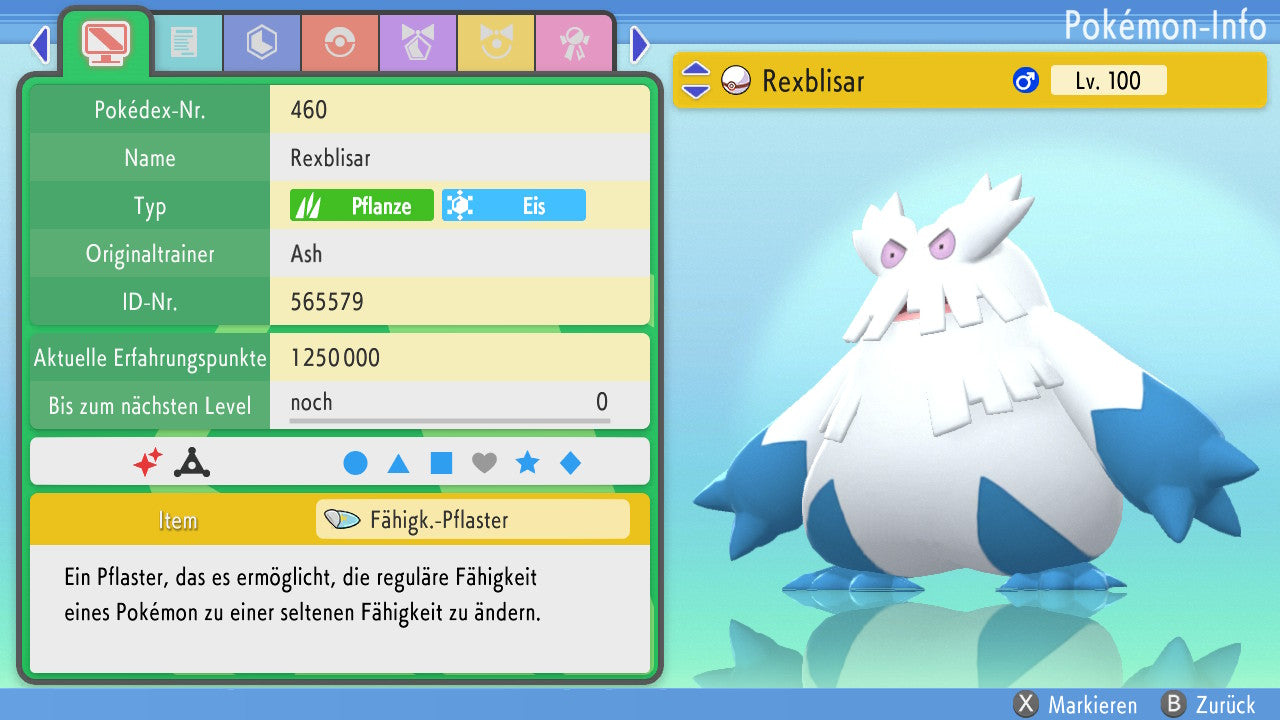Open the blue hexagon stats tab
Screen dimensions: 1280x720
pyautogui.click(x=262, y=43)
